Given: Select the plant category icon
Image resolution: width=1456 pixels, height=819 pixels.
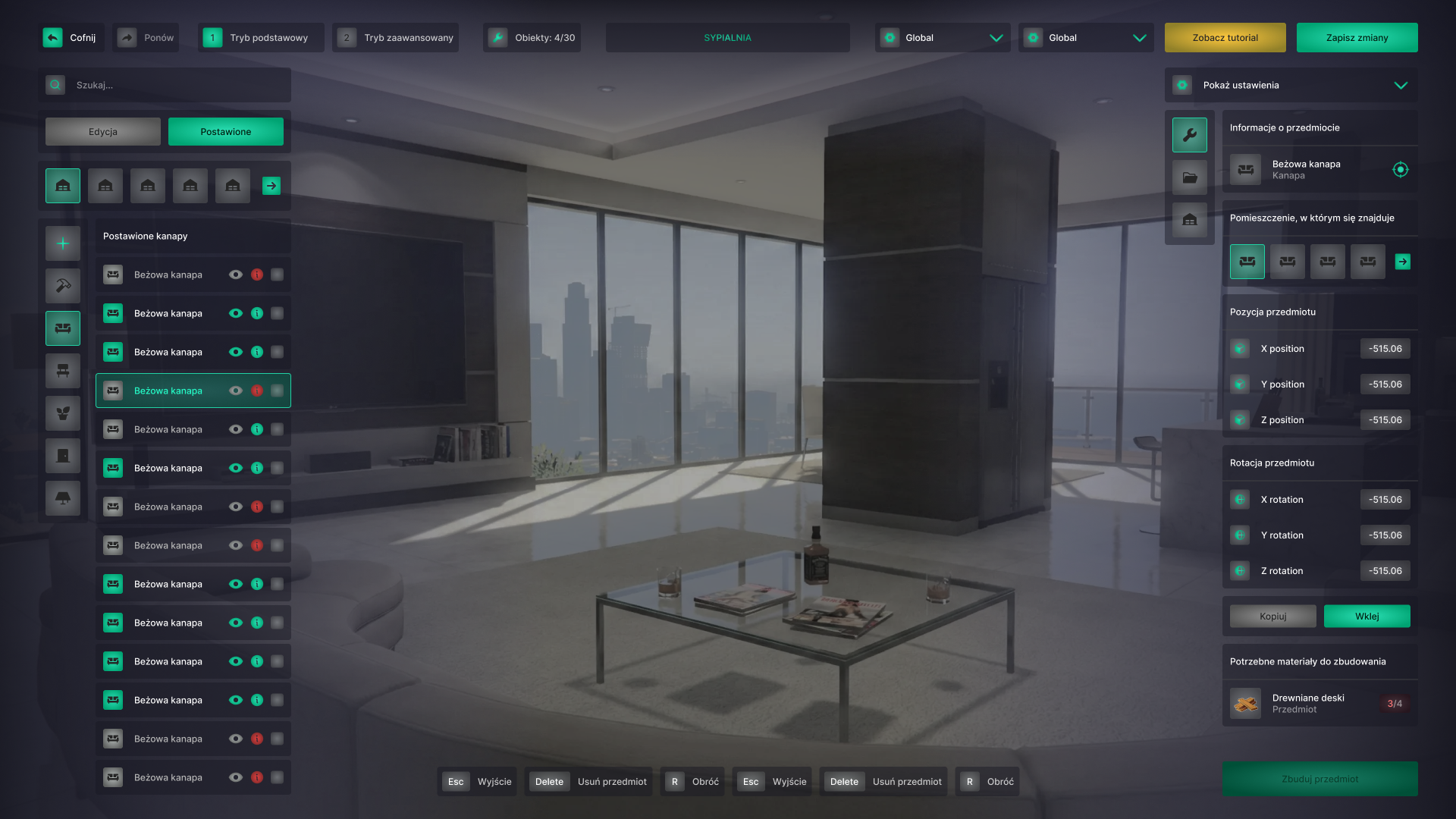Looking at the screenshot, I should coord(62,413).
